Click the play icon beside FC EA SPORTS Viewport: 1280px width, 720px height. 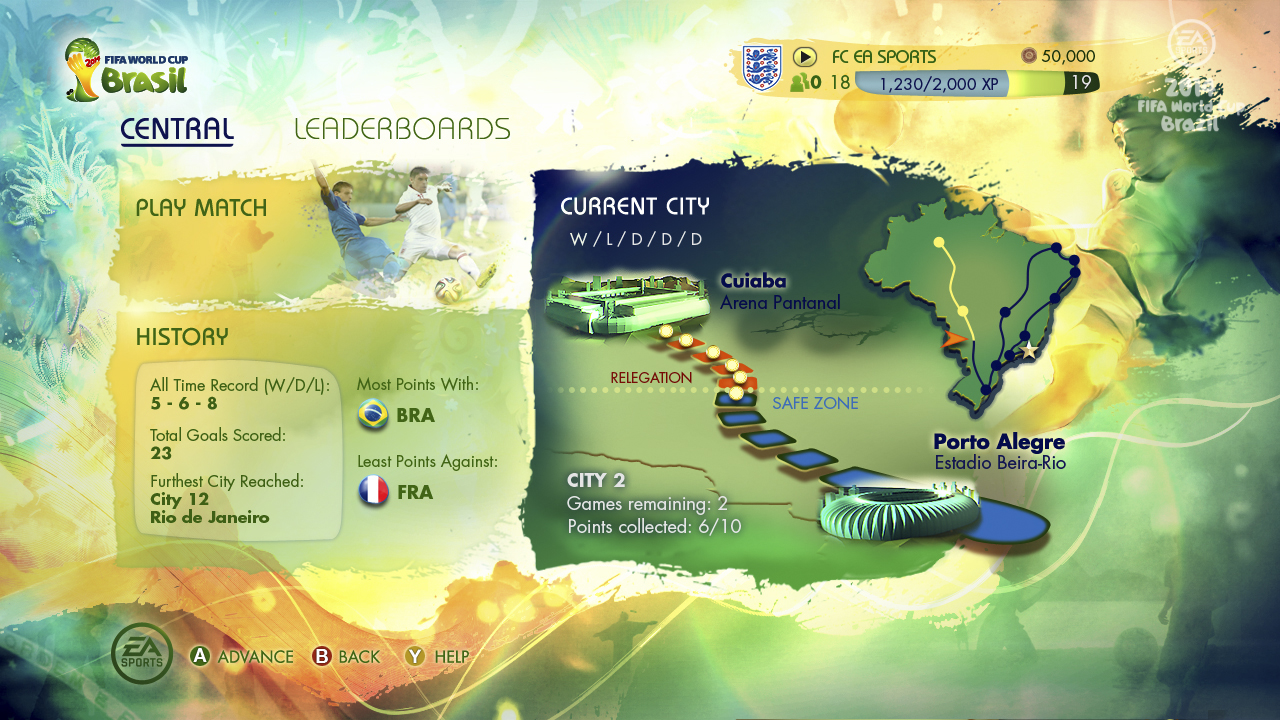pos(805,57)
